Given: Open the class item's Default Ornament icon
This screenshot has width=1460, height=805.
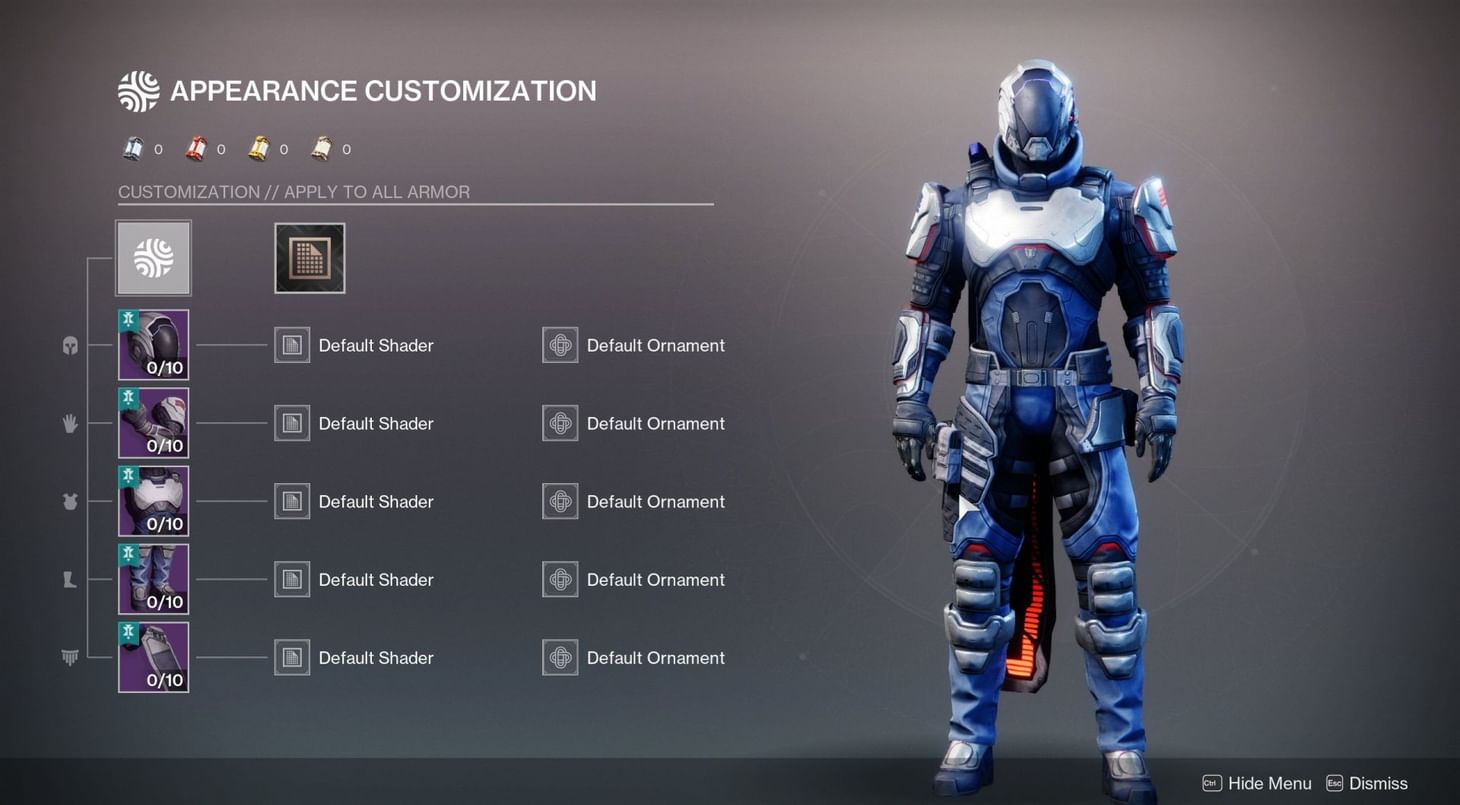Looking at the screenshot, I should pos(559,657).
